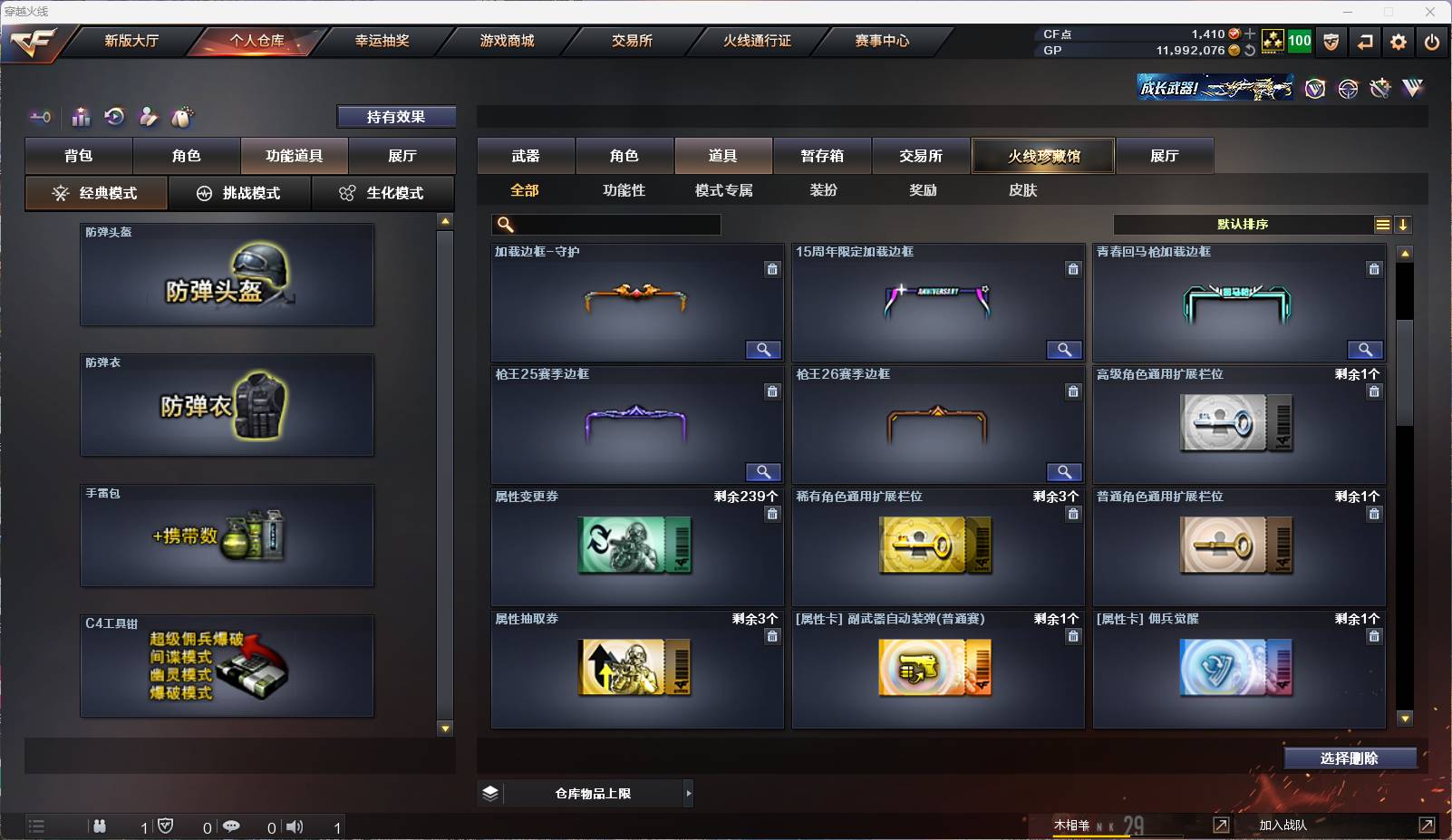Open the ranking stats icon above the backpack tabs
The height and width of the screenshot is (840, 1452).
point(81,117)
